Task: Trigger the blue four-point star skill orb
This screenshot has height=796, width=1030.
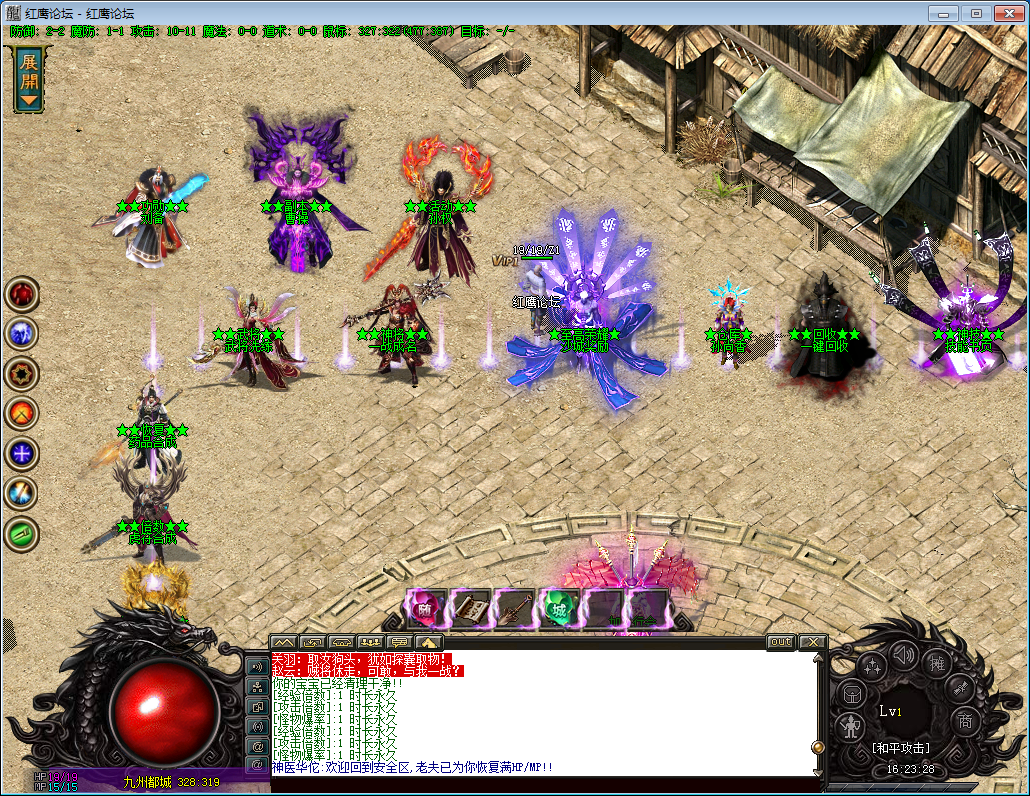Action: click(21, 453)
